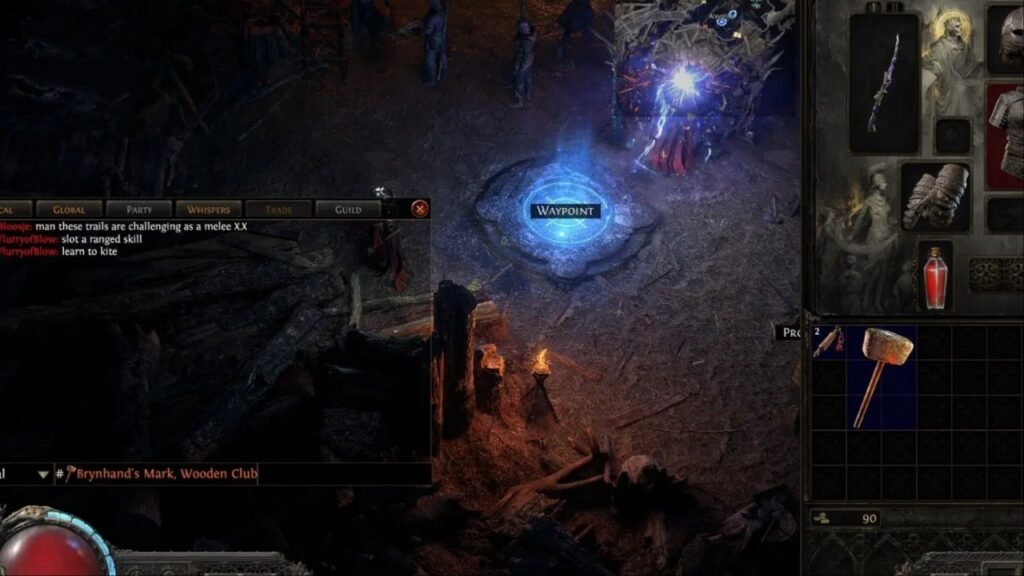Screen dimensions: 1024x576
Task: Select the equipped helmet slot
Action: pyautogui.click(x=1005, y=35)
